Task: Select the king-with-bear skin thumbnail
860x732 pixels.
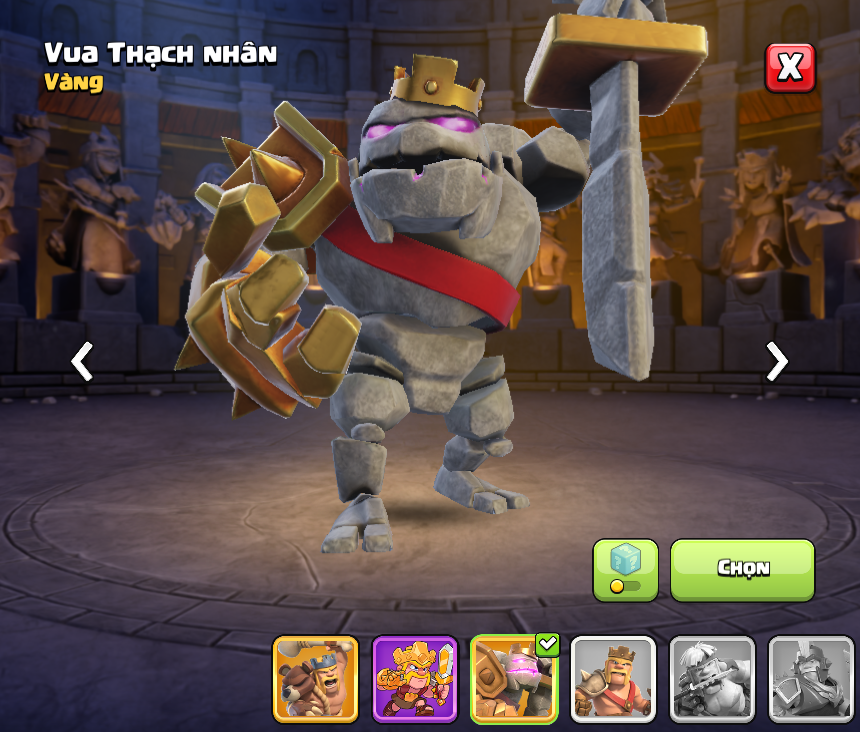Action: click(315, 679)
